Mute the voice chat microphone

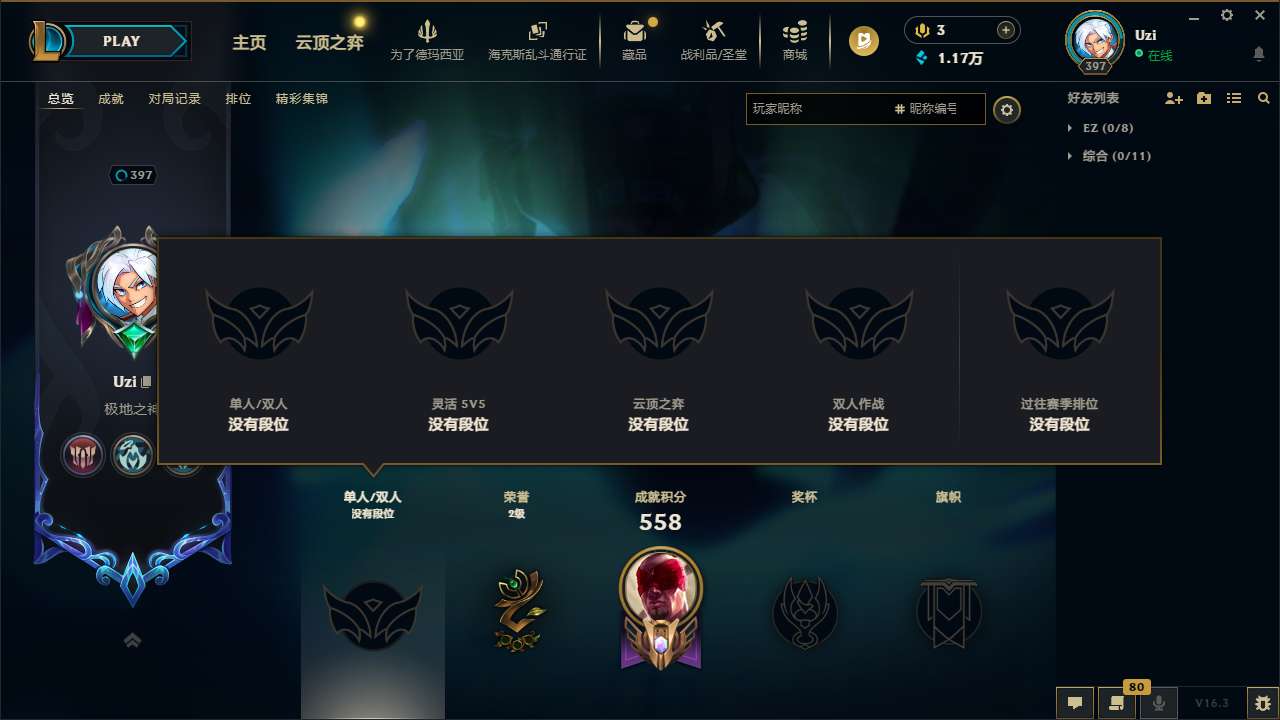[x=1160, y=704]
